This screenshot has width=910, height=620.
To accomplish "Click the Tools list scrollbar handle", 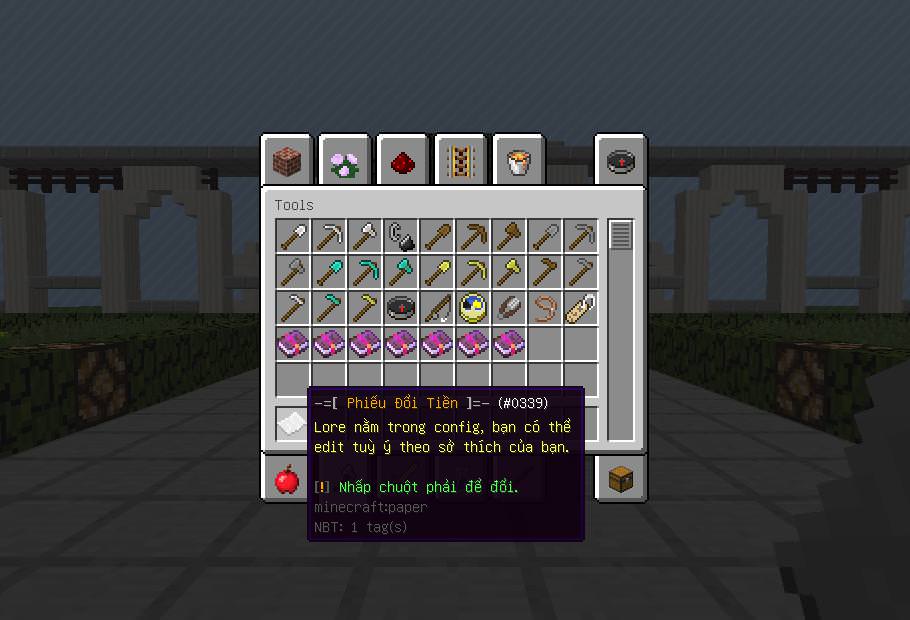I will pyautogui.click(x=621, y=236).
